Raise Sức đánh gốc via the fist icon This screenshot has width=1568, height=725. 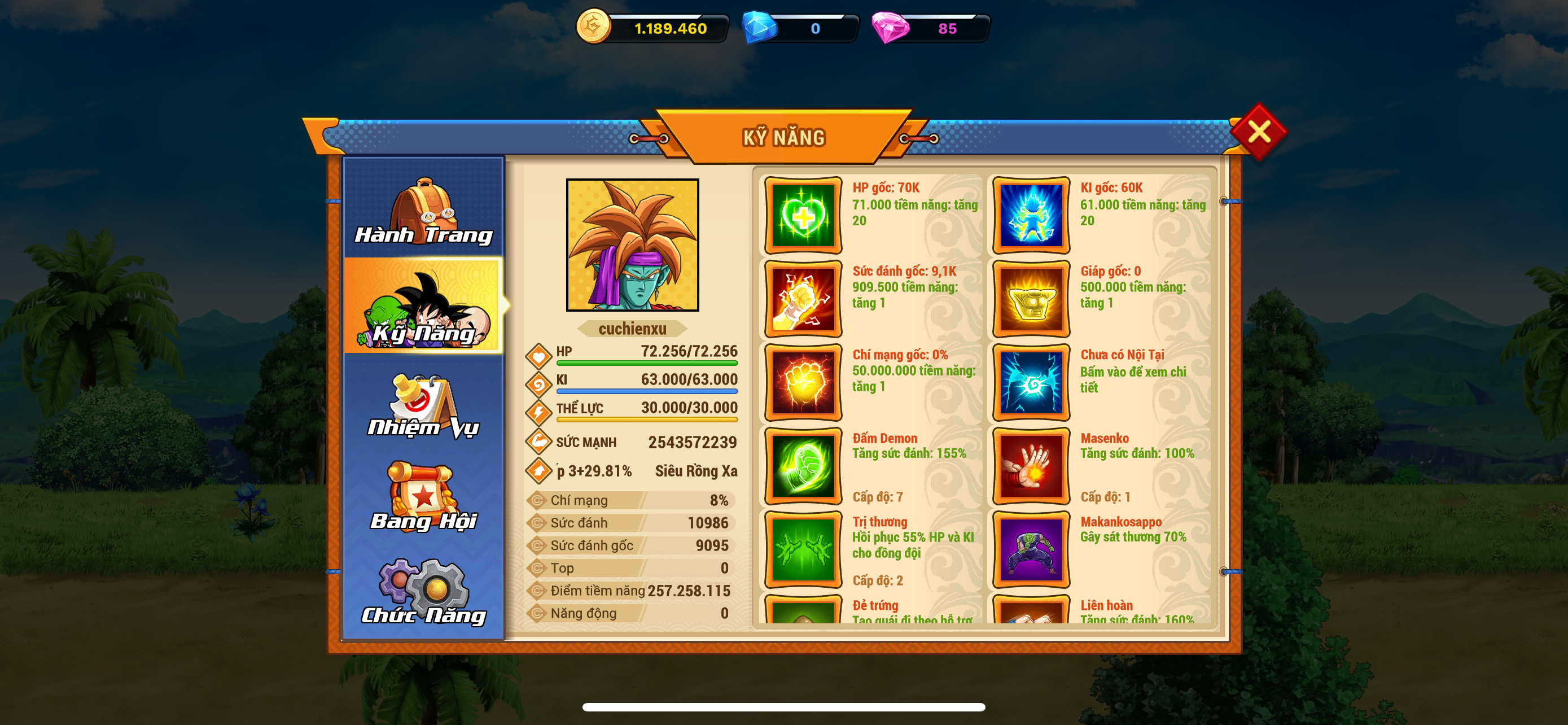click(803, 299)
